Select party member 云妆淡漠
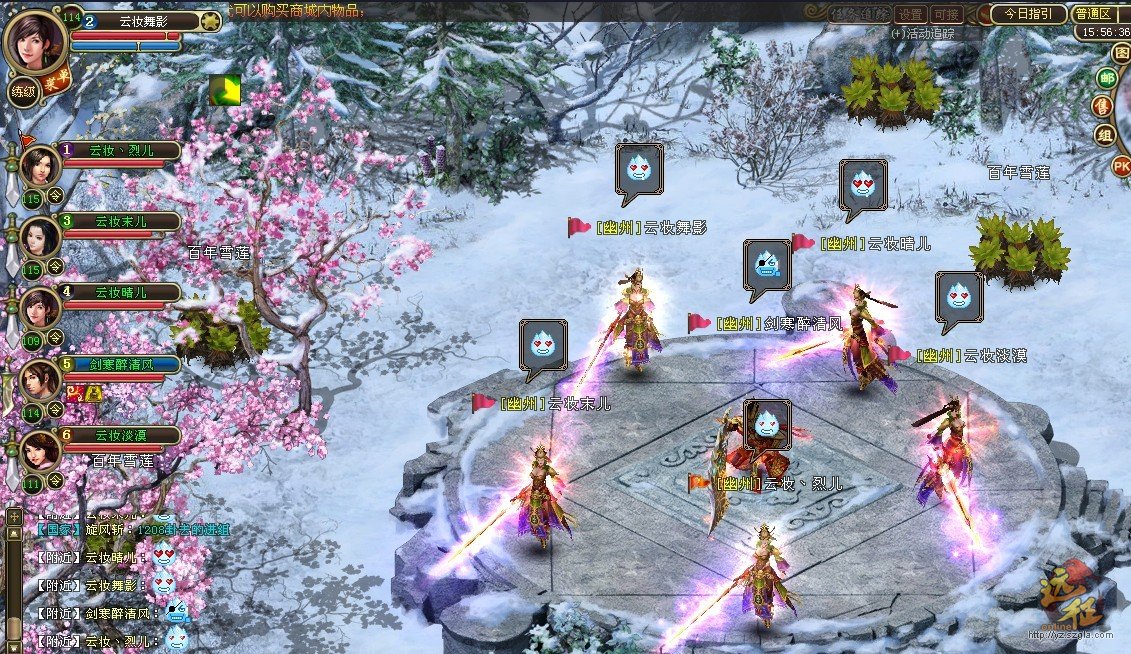The image size is (1131, 654). (x=40, y=452)
